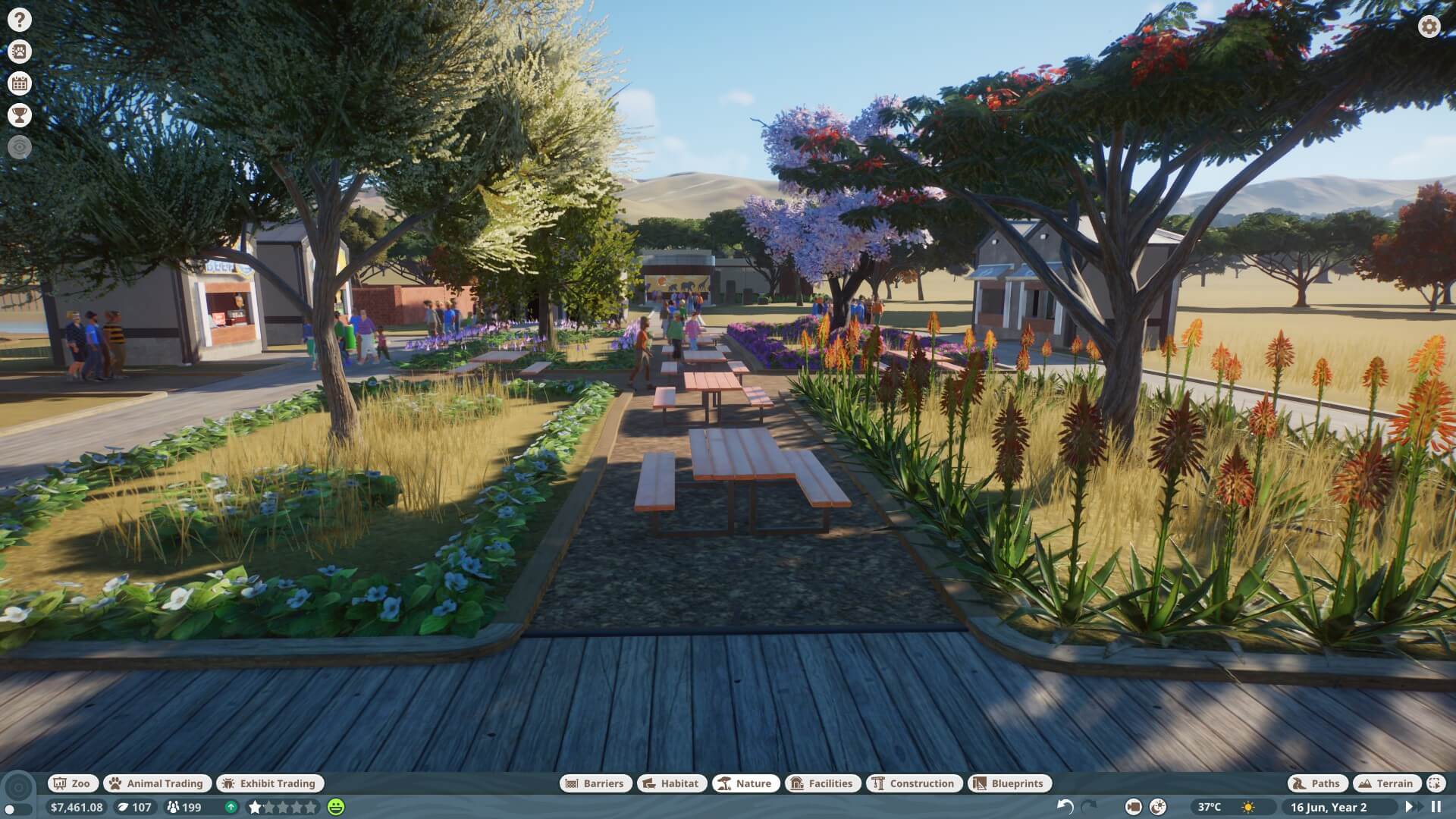Toggle the eye visibility icon
Image resolution: width=1456 pixels, height=819 pixels.
(20, 147)
